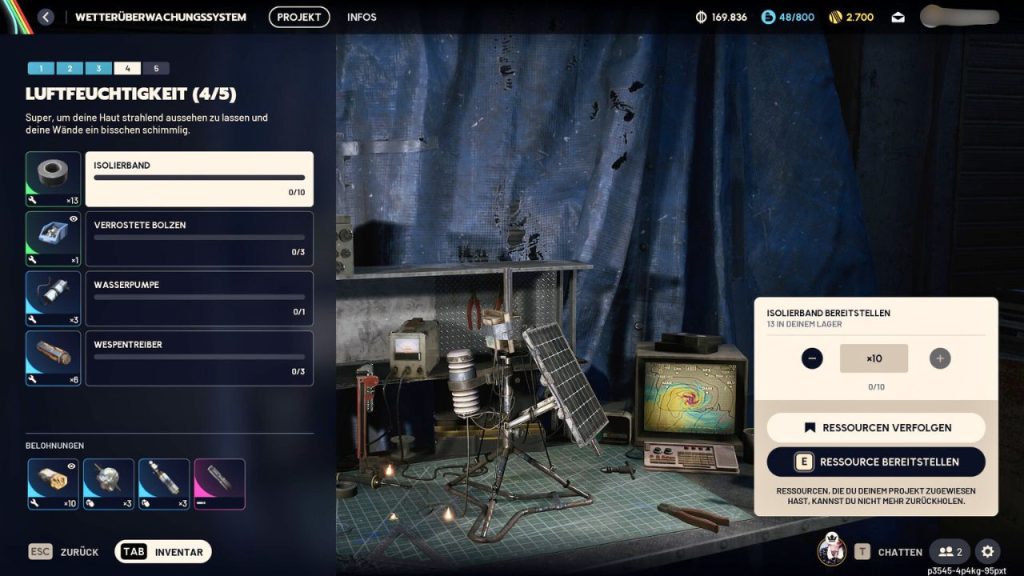Image resolution: width=1024 pixels, height=576 pixels.
Task: Select project stage 5
Action: coord(155,68)
